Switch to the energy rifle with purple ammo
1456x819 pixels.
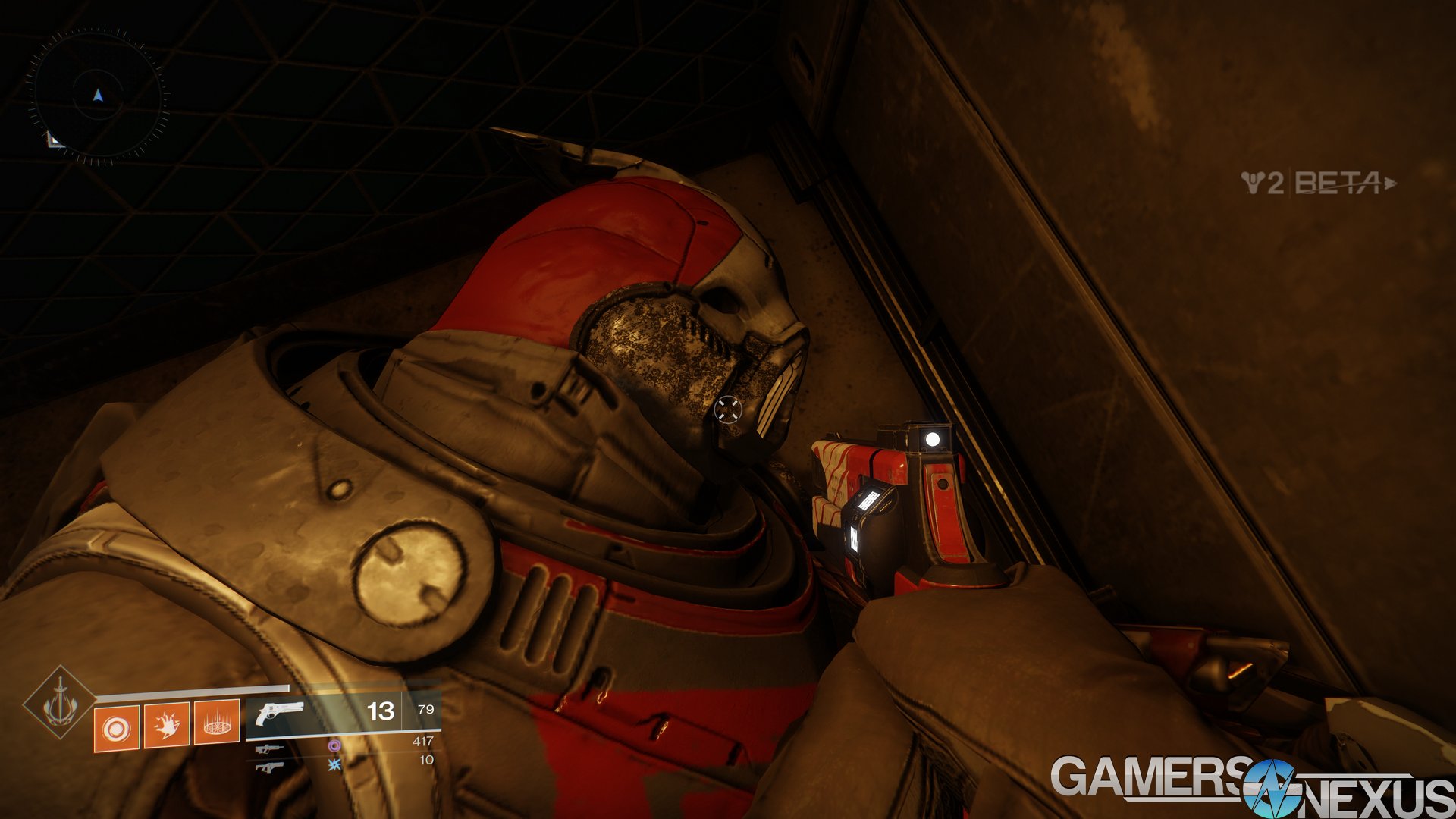pos(269,748)
